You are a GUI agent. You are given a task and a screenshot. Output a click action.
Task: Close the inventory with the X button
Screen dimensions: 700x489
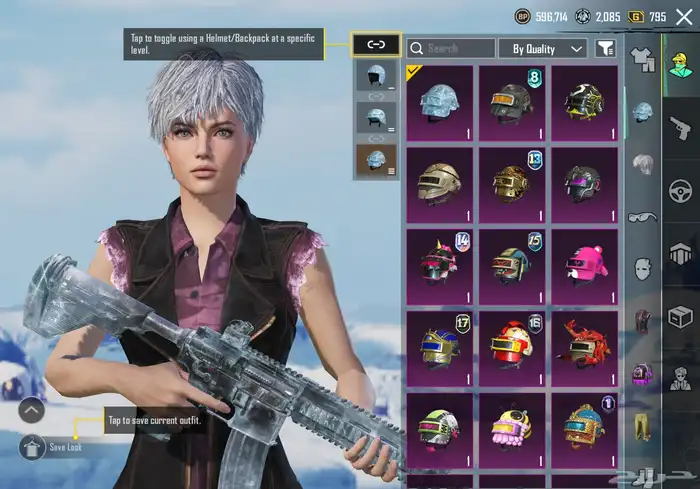(685, 18)
